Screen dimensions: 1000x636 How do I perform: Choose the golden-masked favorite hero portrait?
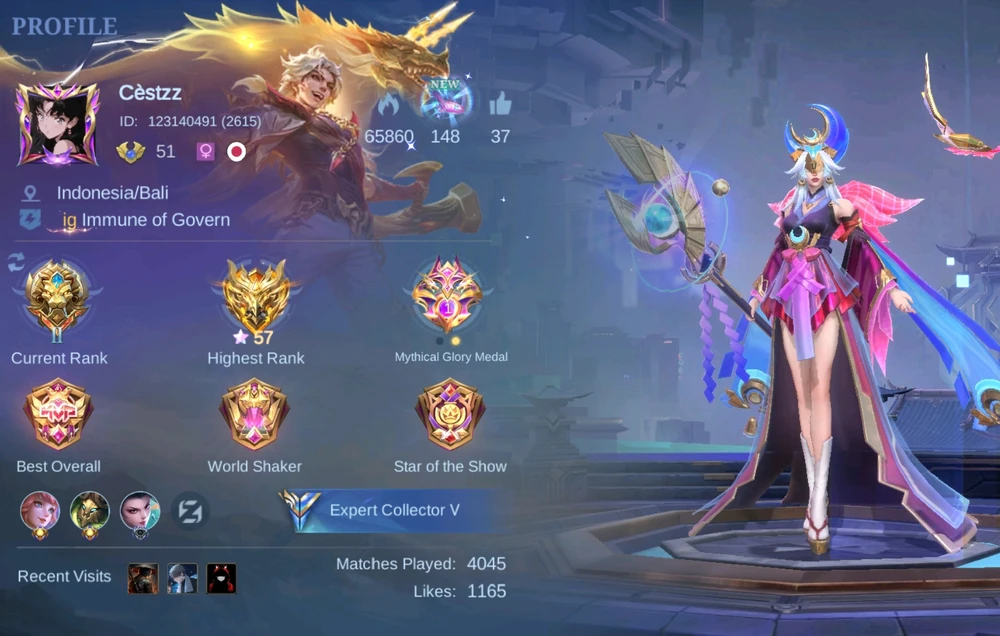coord(90,512)
